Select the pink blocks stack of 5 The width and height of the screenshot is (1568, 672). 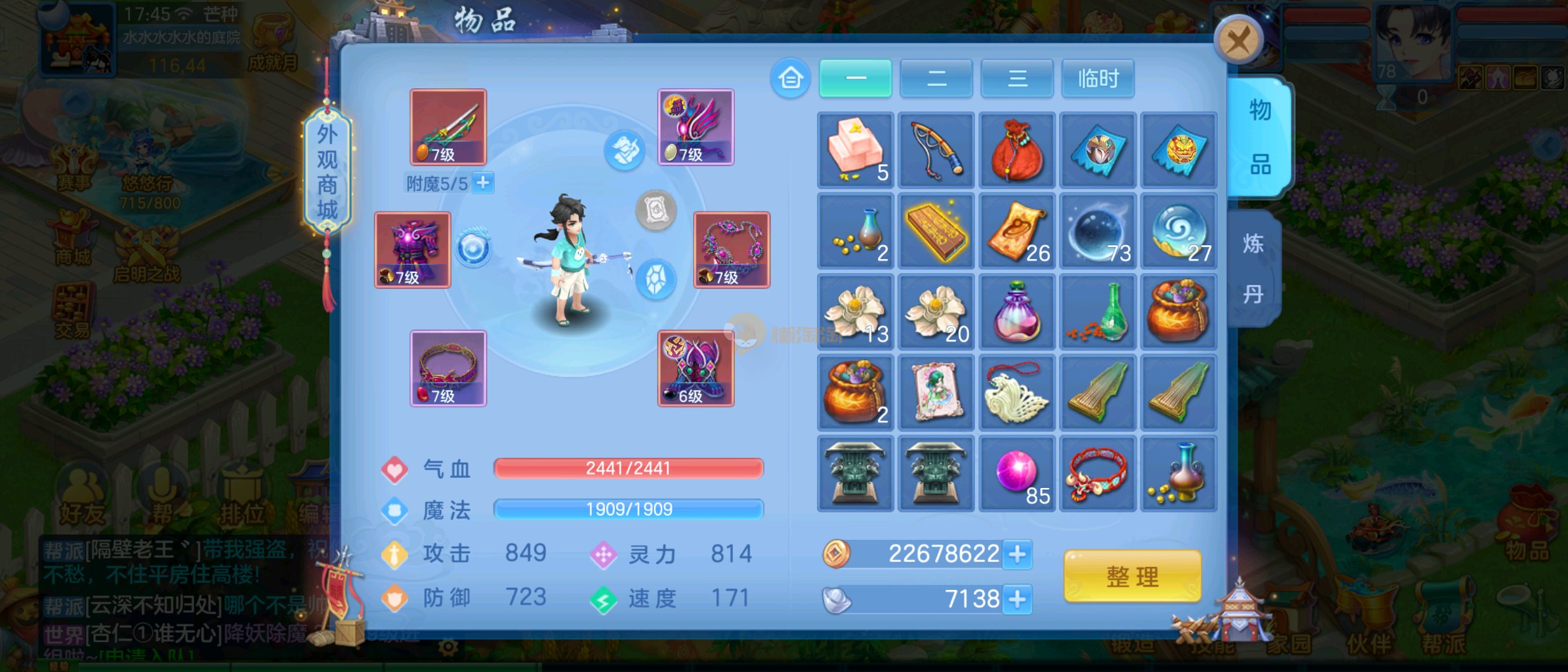pos(855,150)
